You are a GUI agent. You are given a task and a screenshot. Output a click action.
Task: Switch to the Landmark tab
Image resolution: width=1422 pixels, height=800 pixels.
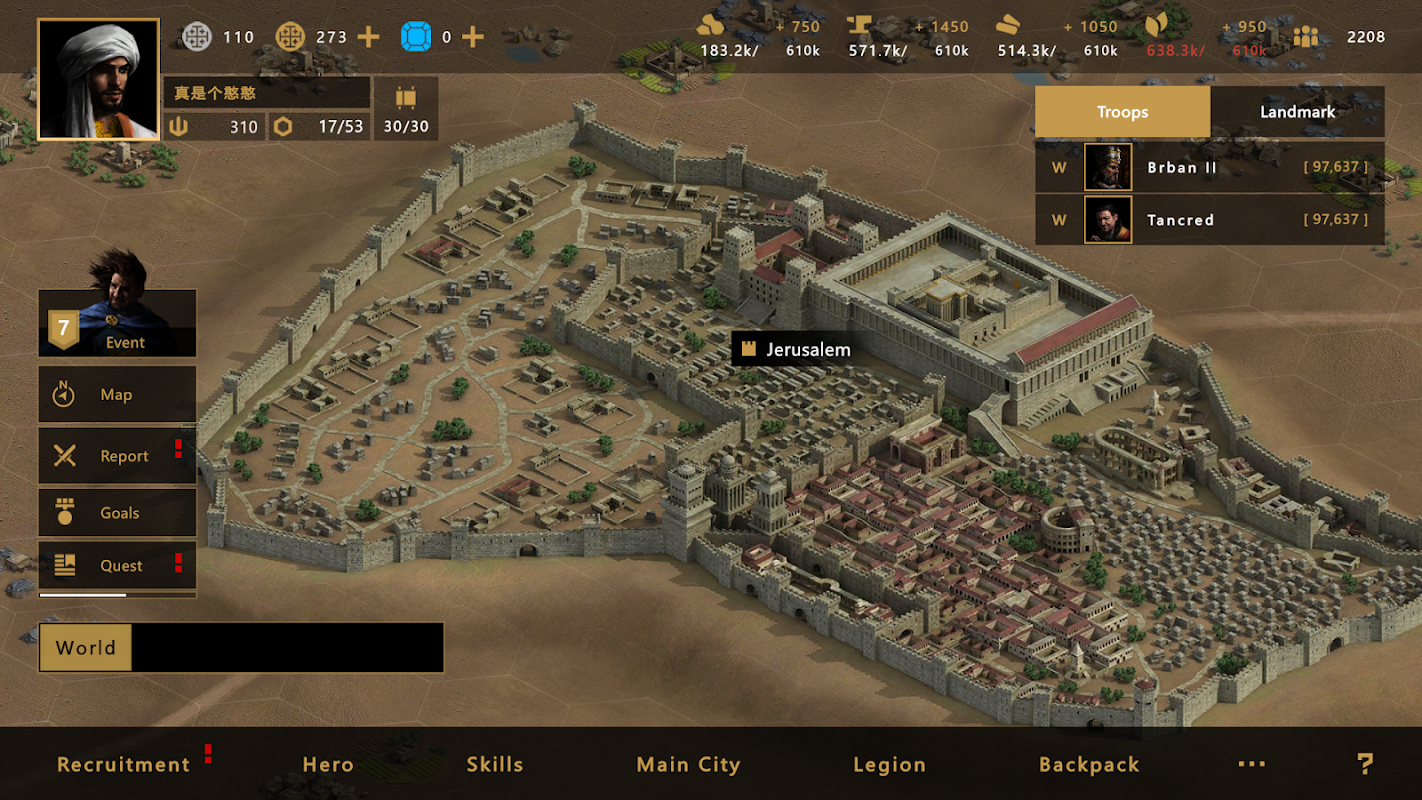tap(1297, 112)
